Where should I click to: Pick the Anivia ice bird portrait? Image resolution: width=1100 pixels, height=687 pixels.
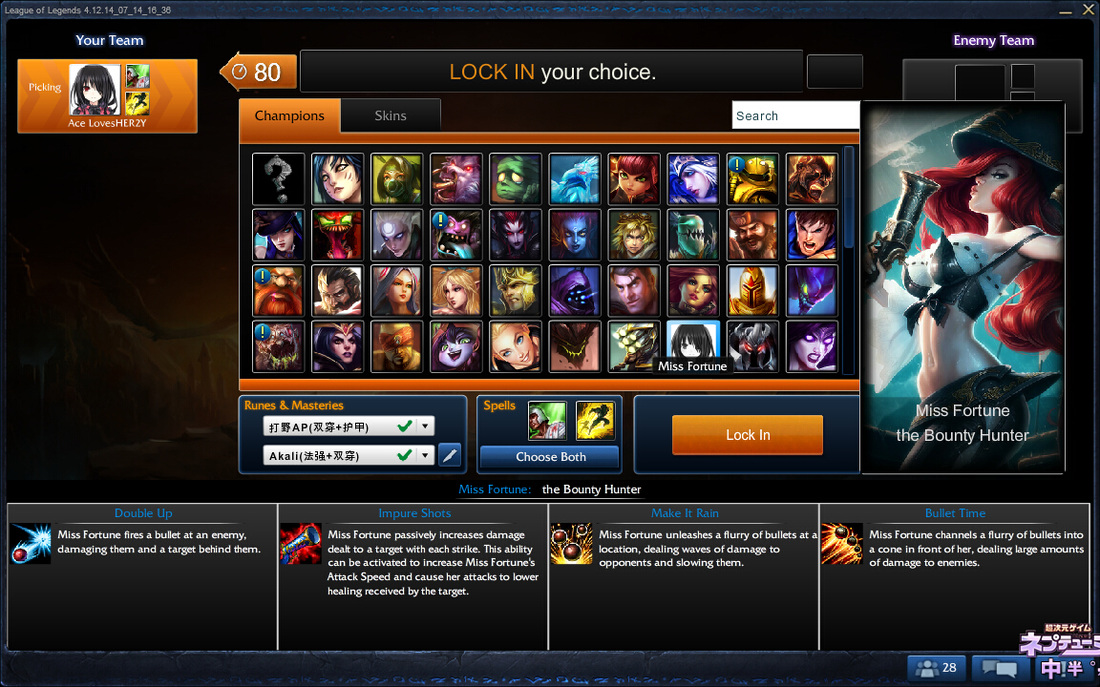tap(575, 179)
